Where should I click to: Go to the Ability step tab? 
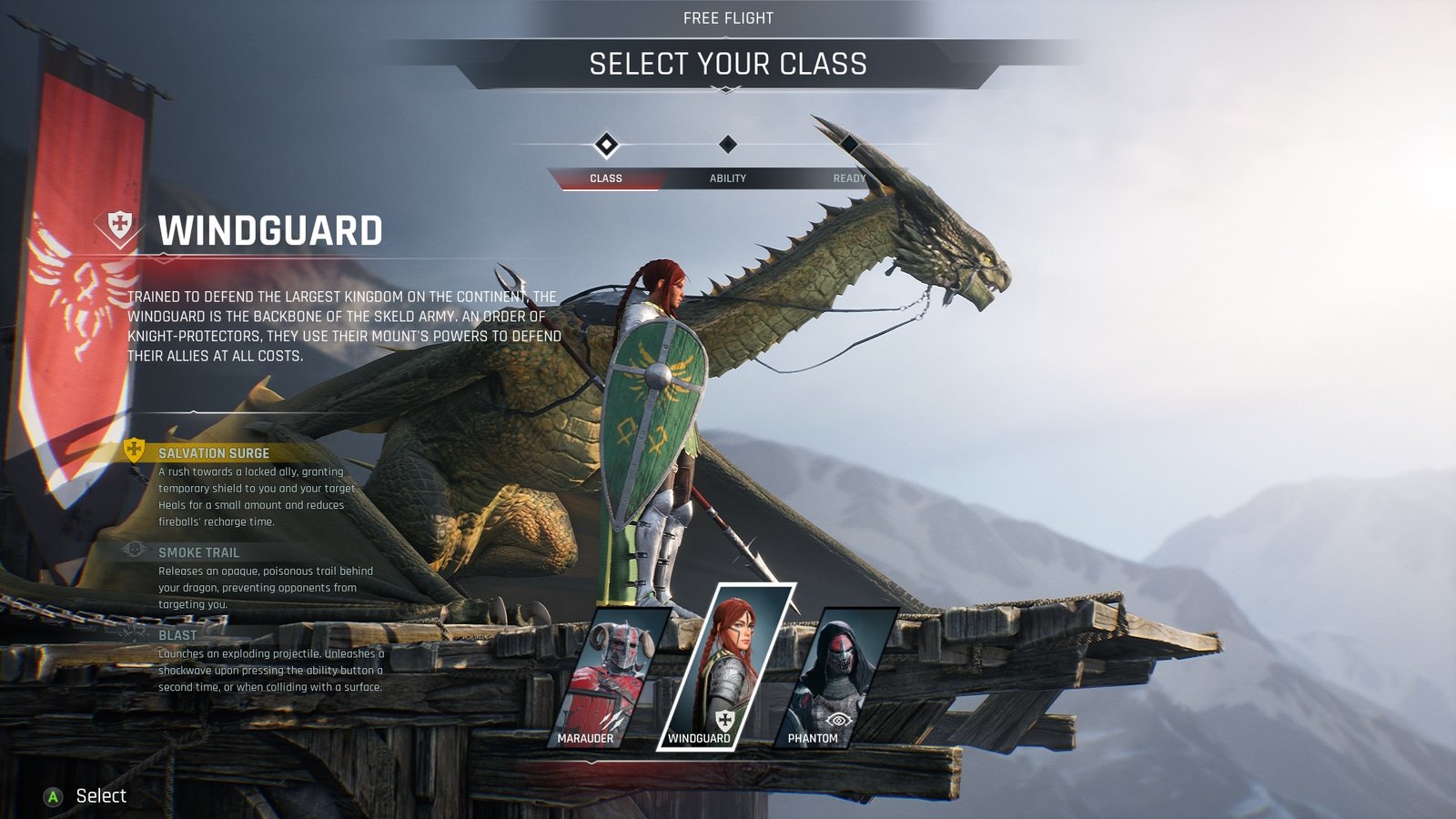tap(728, 177)
